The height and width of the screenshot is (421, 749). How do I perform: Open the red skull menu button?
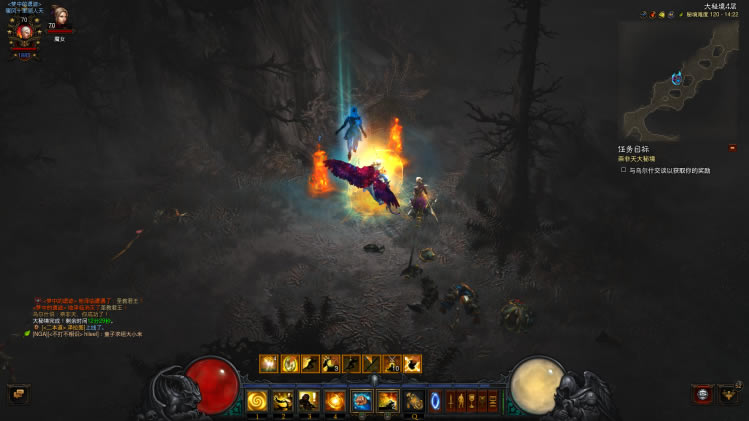click(702, 394)
